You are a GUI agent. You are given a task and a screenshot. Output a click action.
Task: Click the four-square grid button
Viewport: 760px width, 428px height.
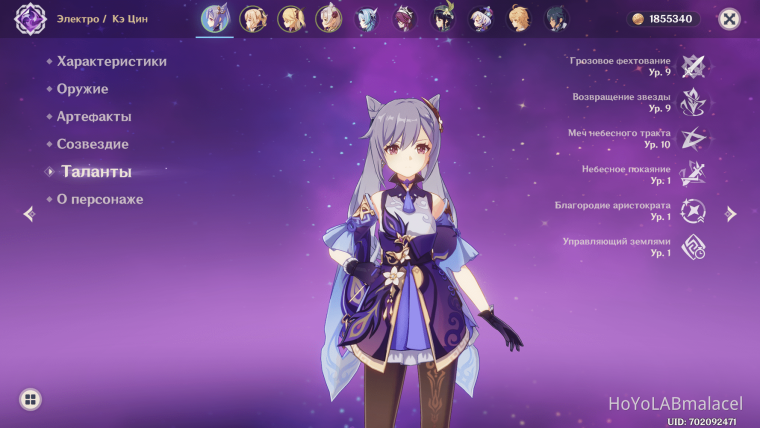31,400
